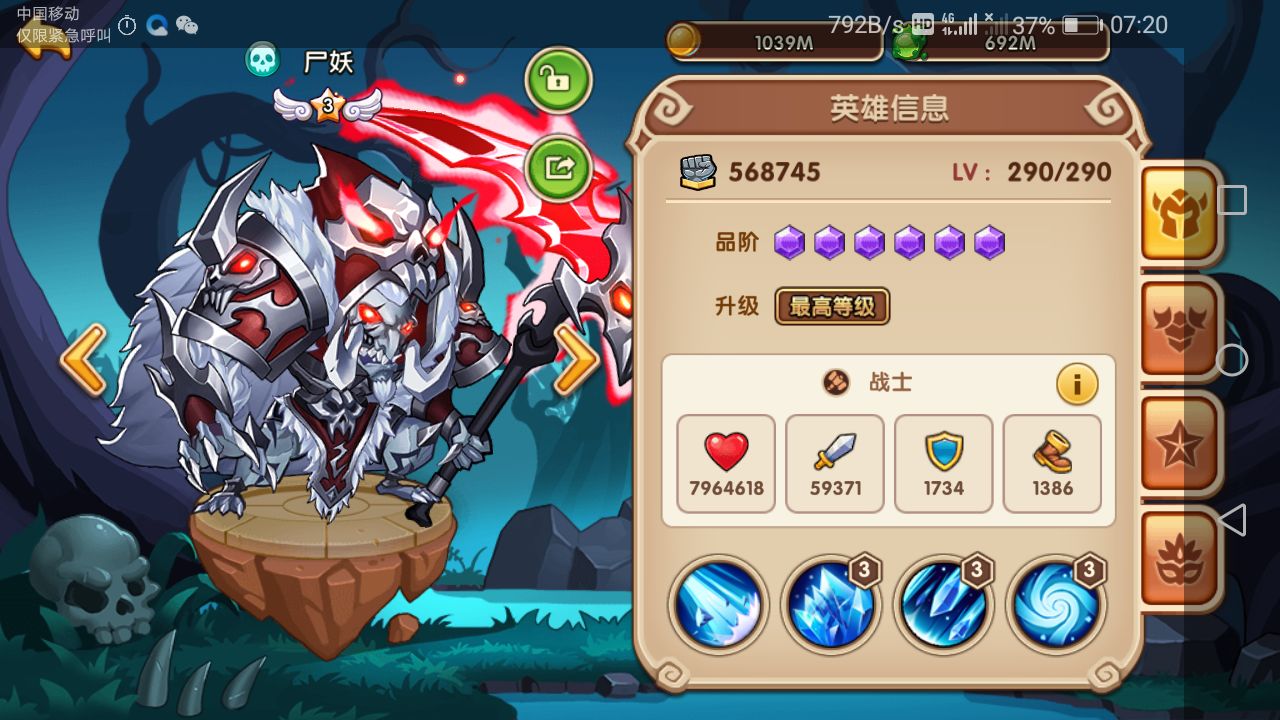1280x720 pixels.
Task: Tap the sword attack stat tile
Action: [835, 464]
